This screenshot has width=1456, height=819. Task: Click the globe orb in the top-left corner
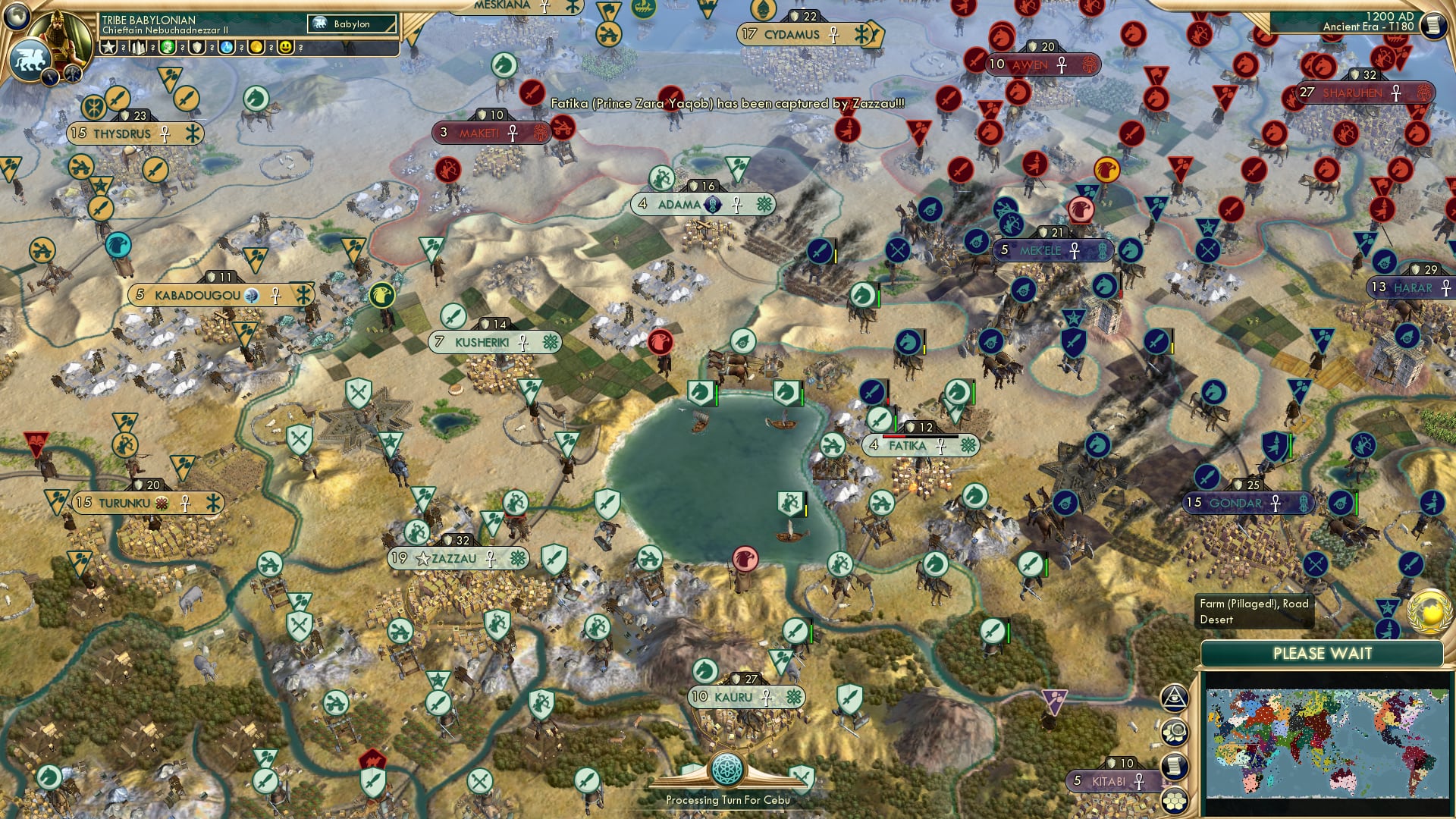tap(17, 16)
